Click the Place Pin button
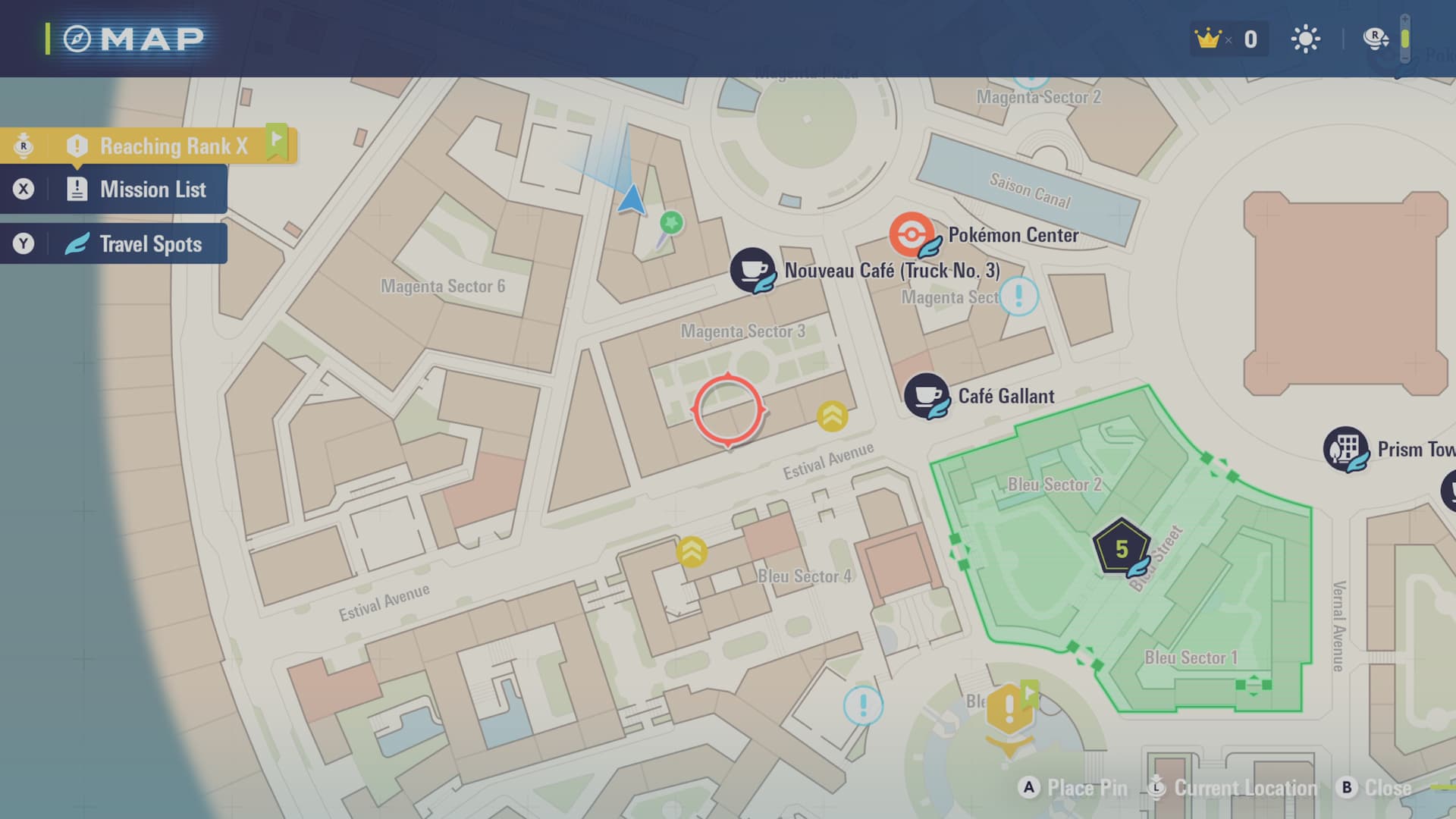This screenshot has height=819, width=1456. (x=1073, y=788)
